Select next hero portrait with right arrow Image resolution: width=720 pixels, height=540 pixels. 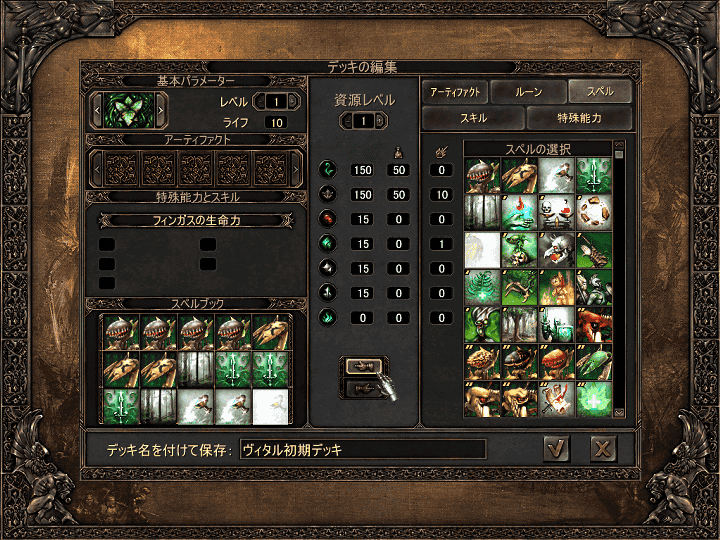pyautogui.click(x=161, y=106)
